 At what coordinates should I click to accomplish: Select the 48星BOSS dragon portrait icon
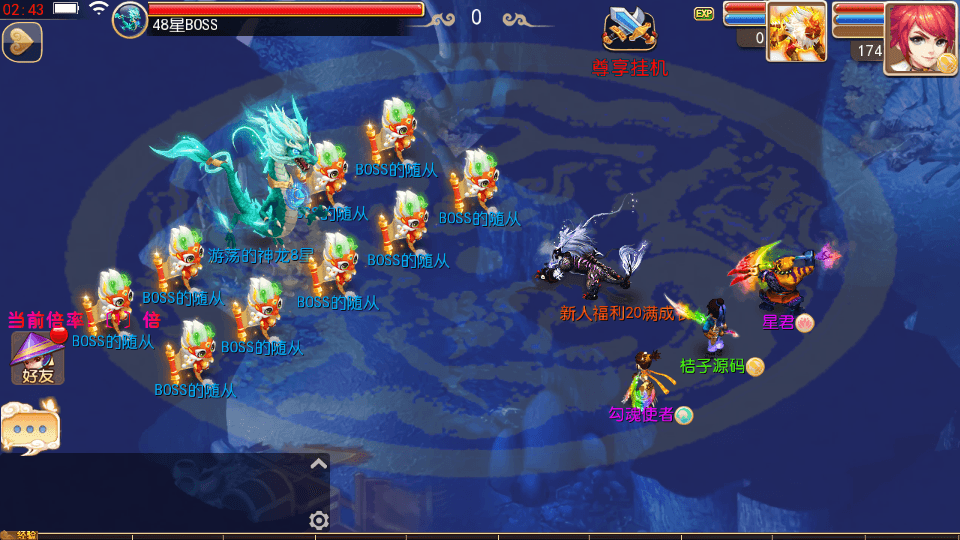coord(130,20)
